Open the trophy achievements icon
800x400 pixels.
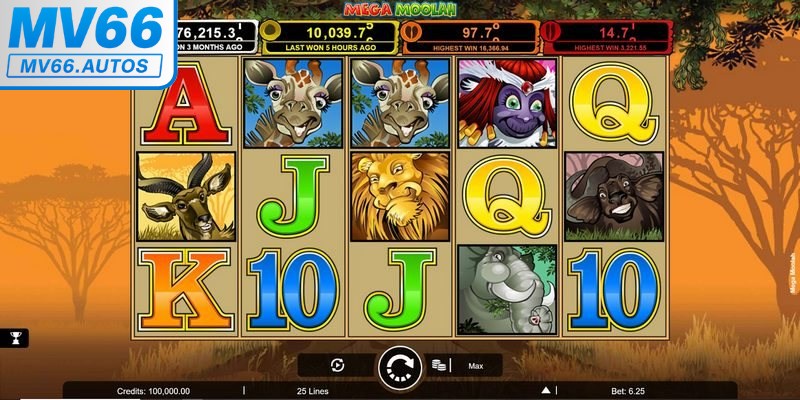pos(17,339)
